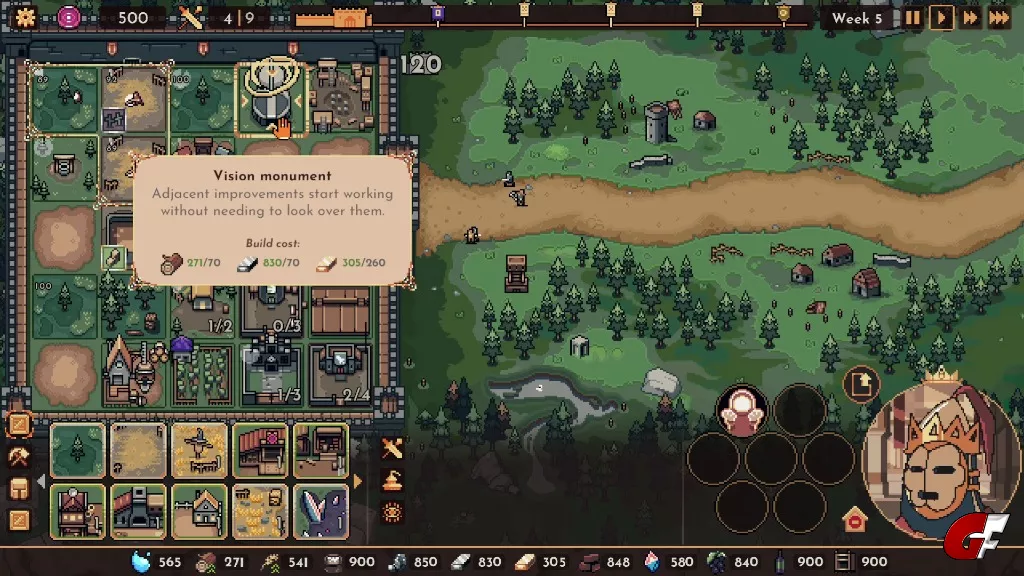Viewport: 1024px width, 576px height.
Task: Choose the blacksmith forge build card
Action: 138,511
